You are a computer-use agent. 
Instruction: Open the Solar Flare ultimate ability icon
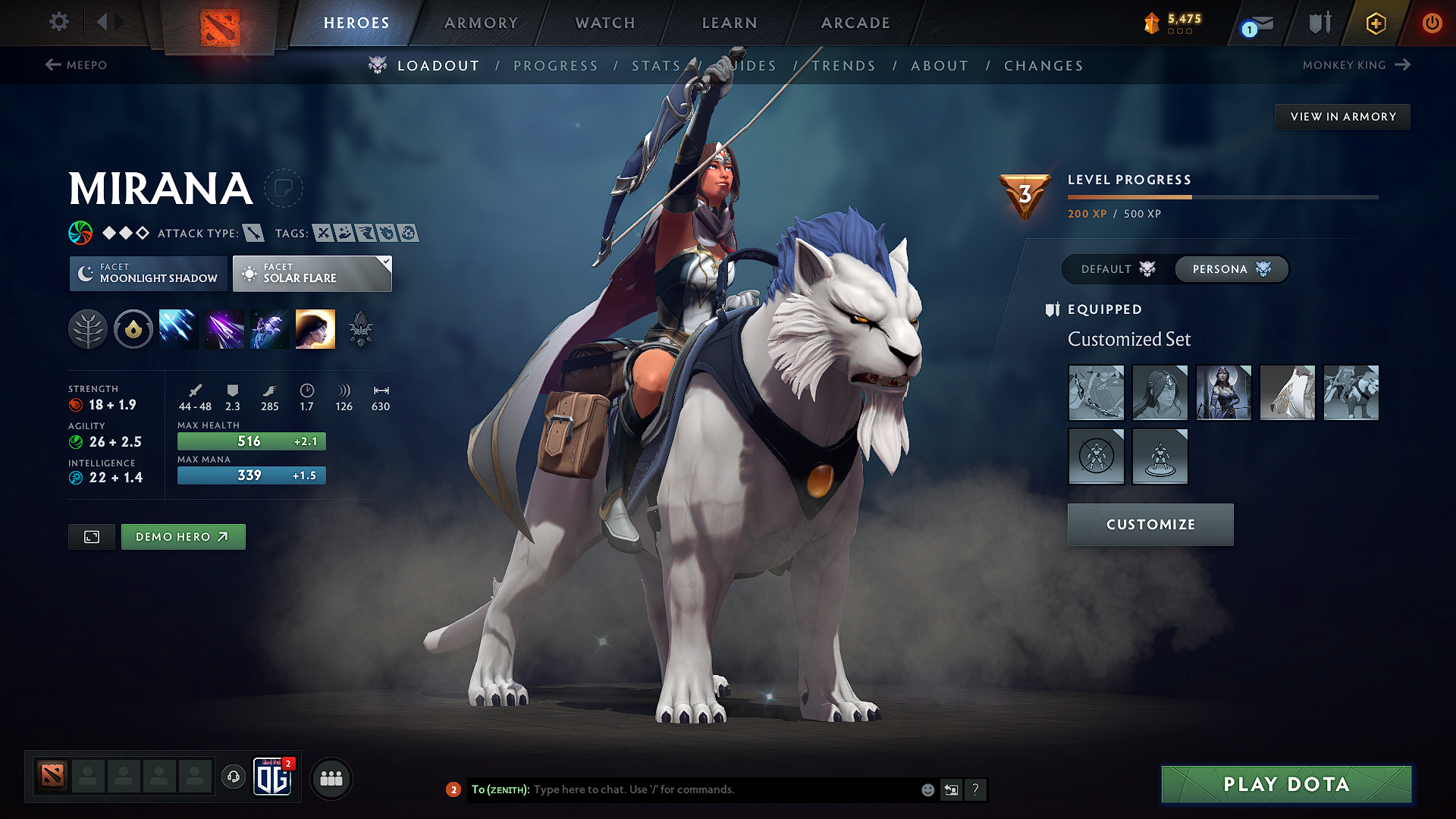coord(315,328)
